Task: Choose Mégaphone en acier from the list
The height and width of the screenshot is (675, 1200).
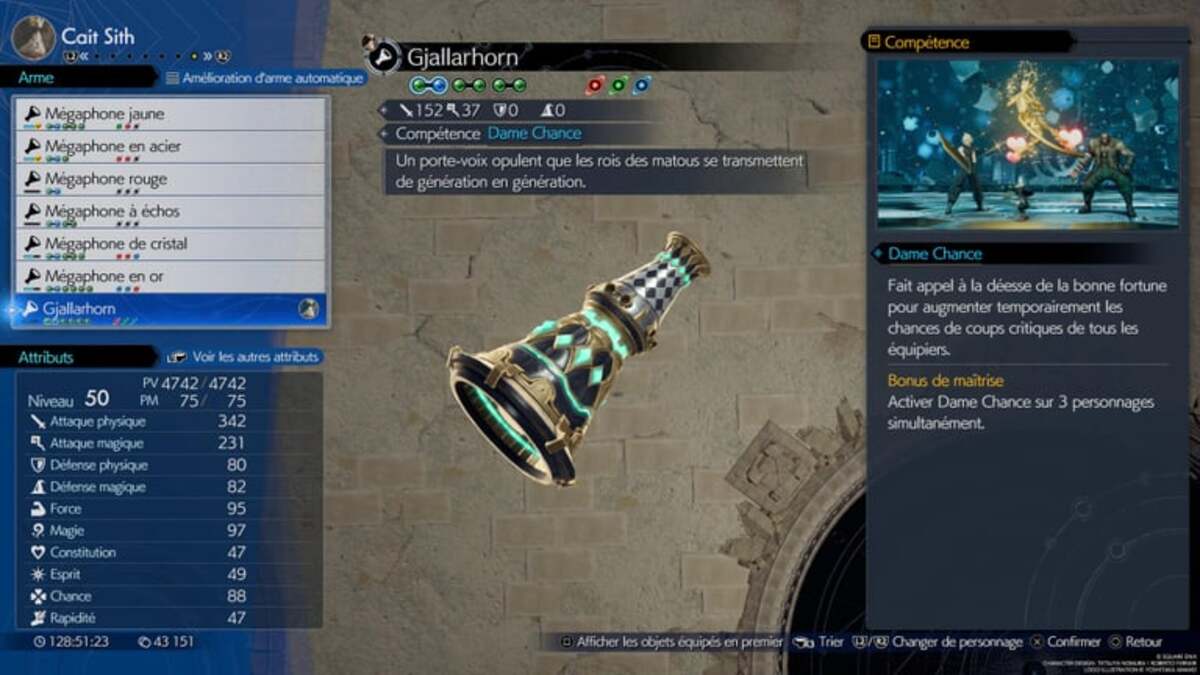Action: [x=170, y=147]
